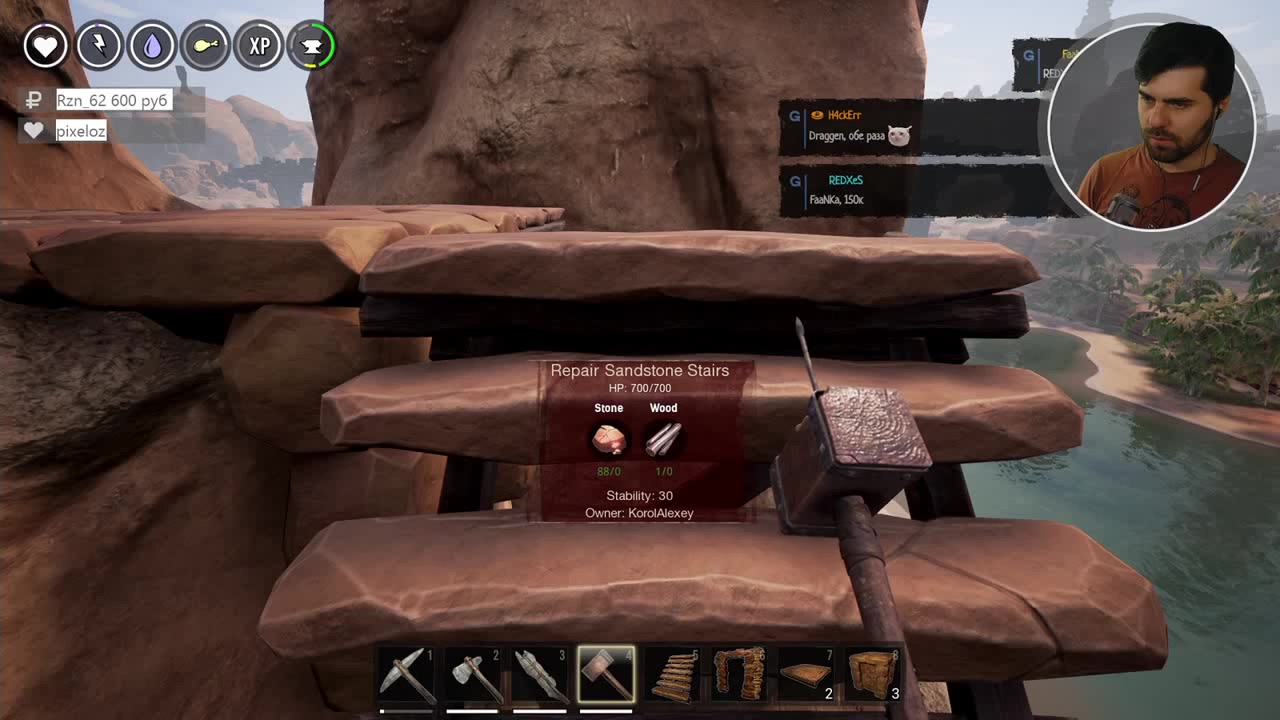
Task: Click the Stone ingredient icon in repair panel
Action: 609,439
